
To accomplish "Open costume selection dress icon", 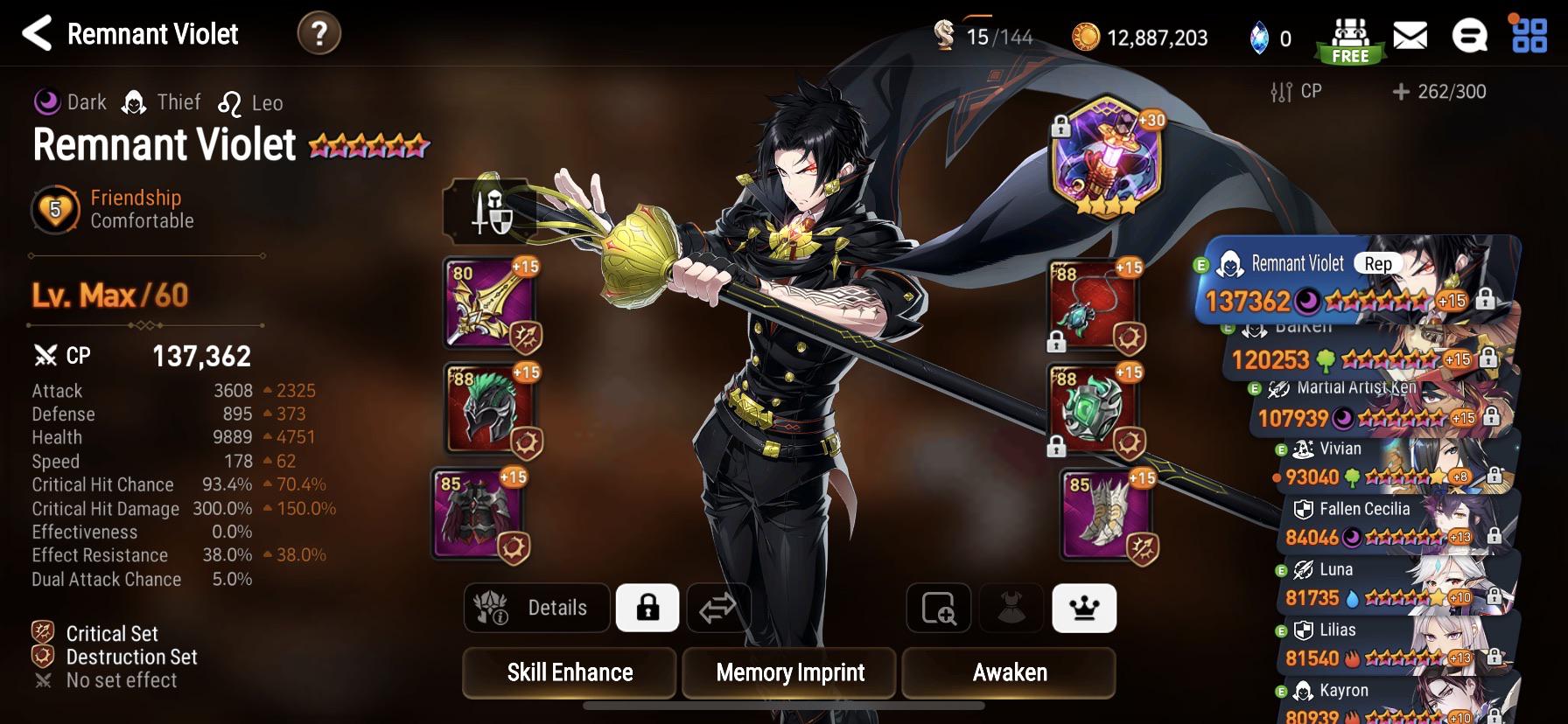I will tap(1010, 608).
